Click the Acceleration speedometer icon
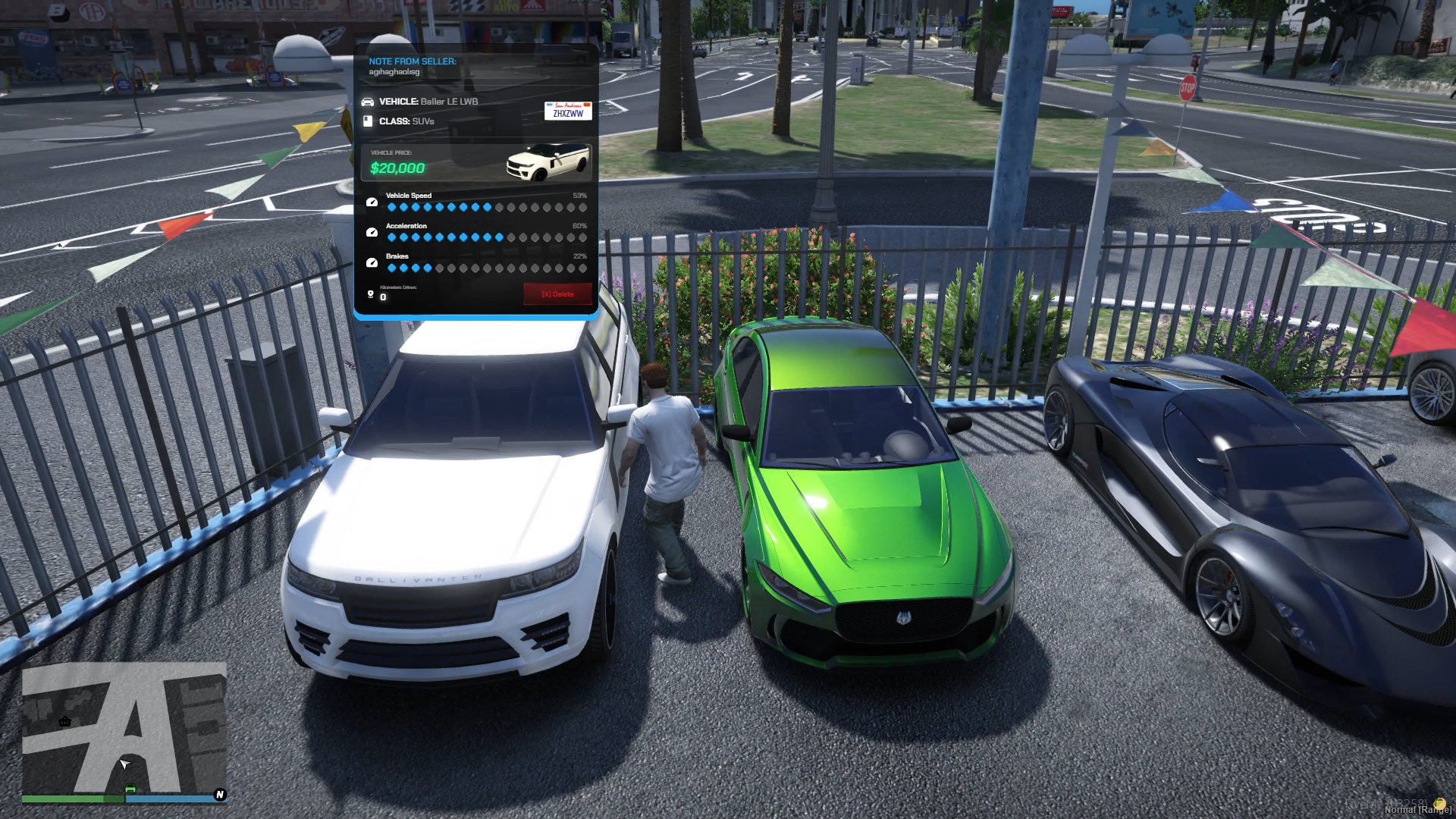Viewport: 1456px width, 819px height. 372,233
